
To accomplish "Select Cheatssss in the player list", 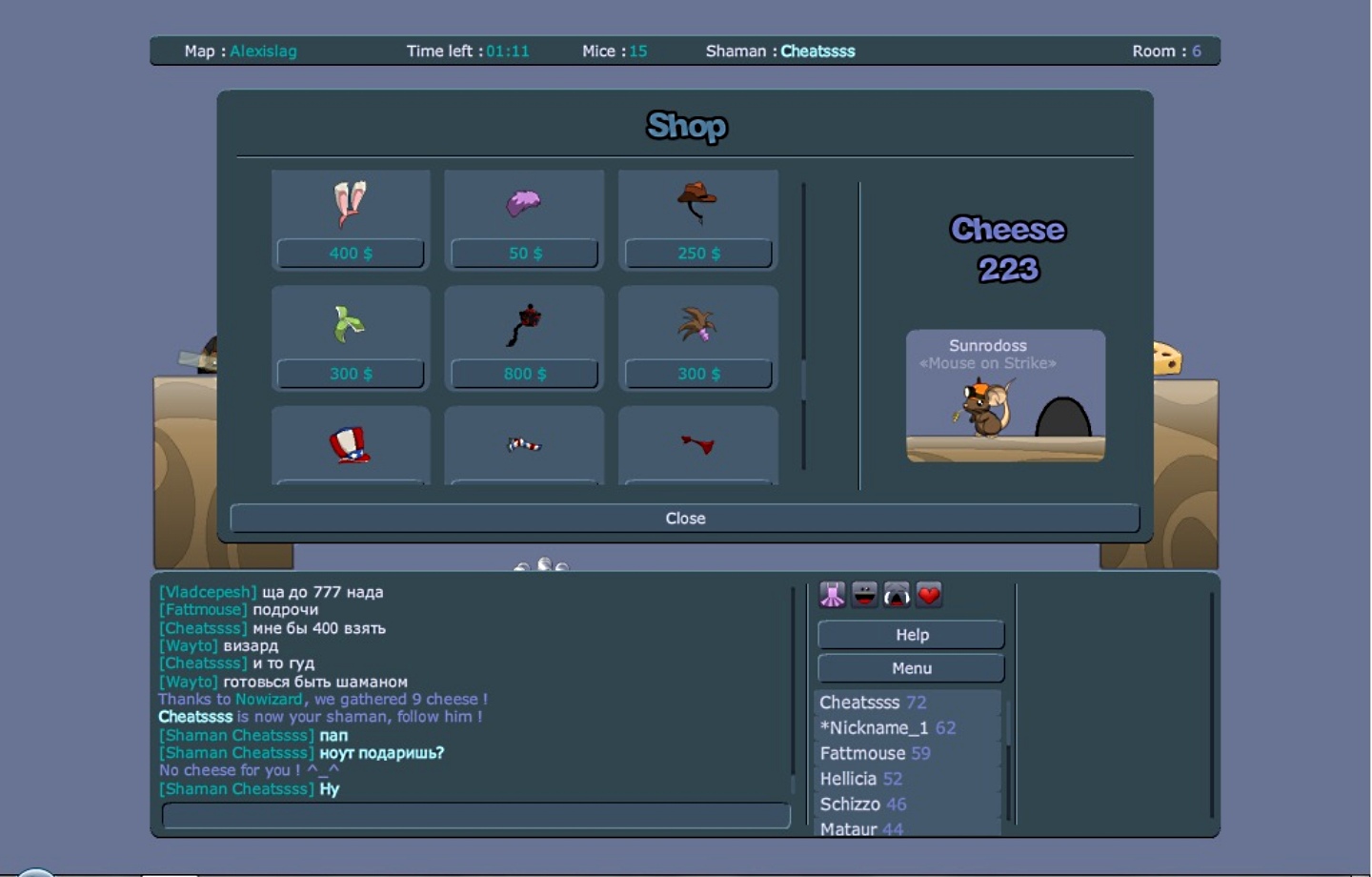I will pos(859,703).
